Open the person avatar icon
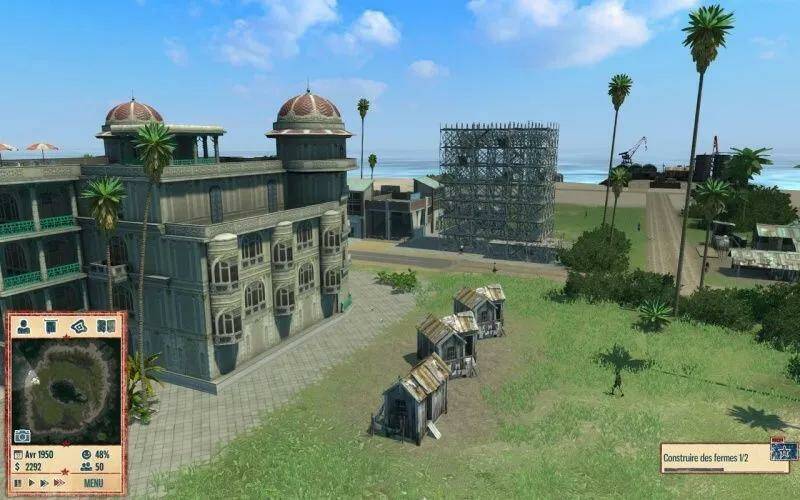Image resolution: width=800 pixels, height=500 pixels. tap(23, 327)
